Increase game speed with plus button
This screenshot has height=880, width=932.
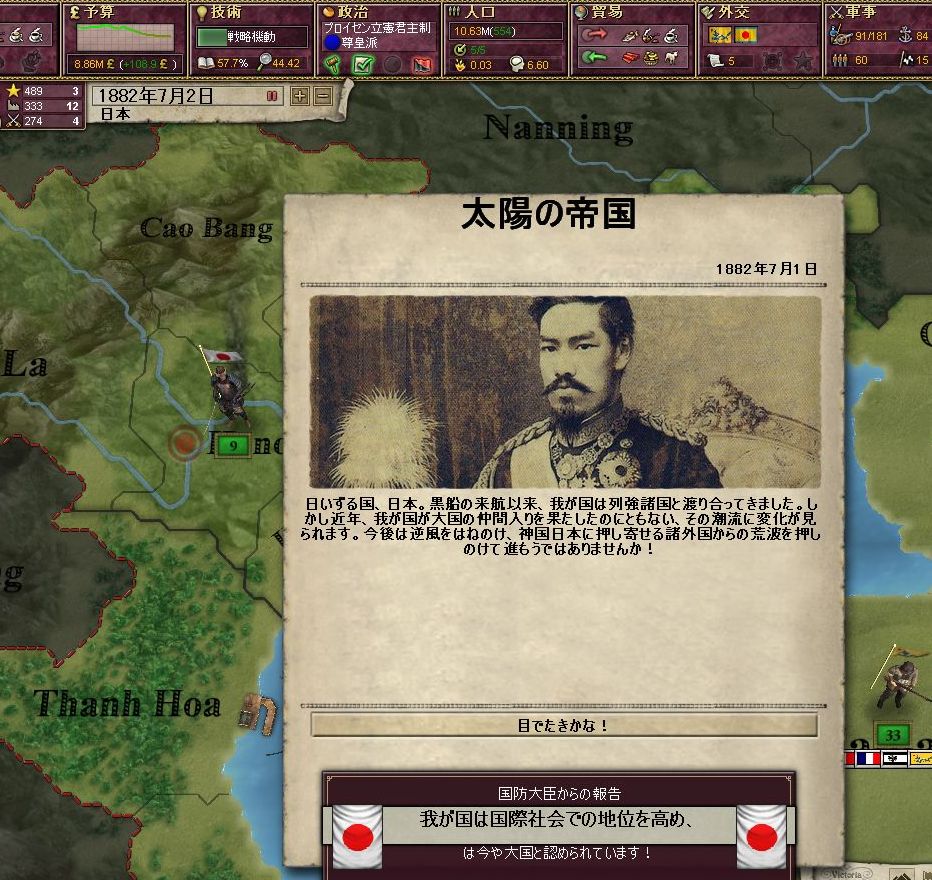[299, 96]
